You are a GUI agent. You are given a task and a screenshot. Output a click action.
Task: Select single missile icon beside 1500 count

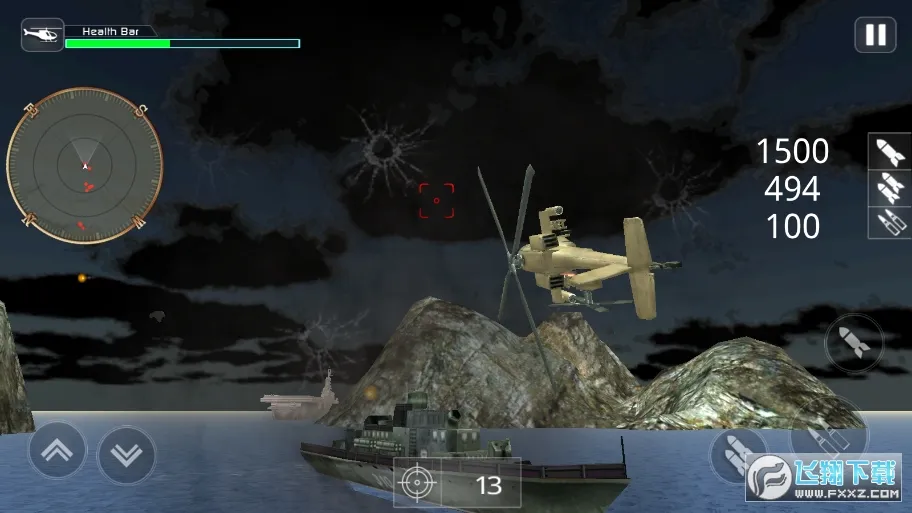889,151
